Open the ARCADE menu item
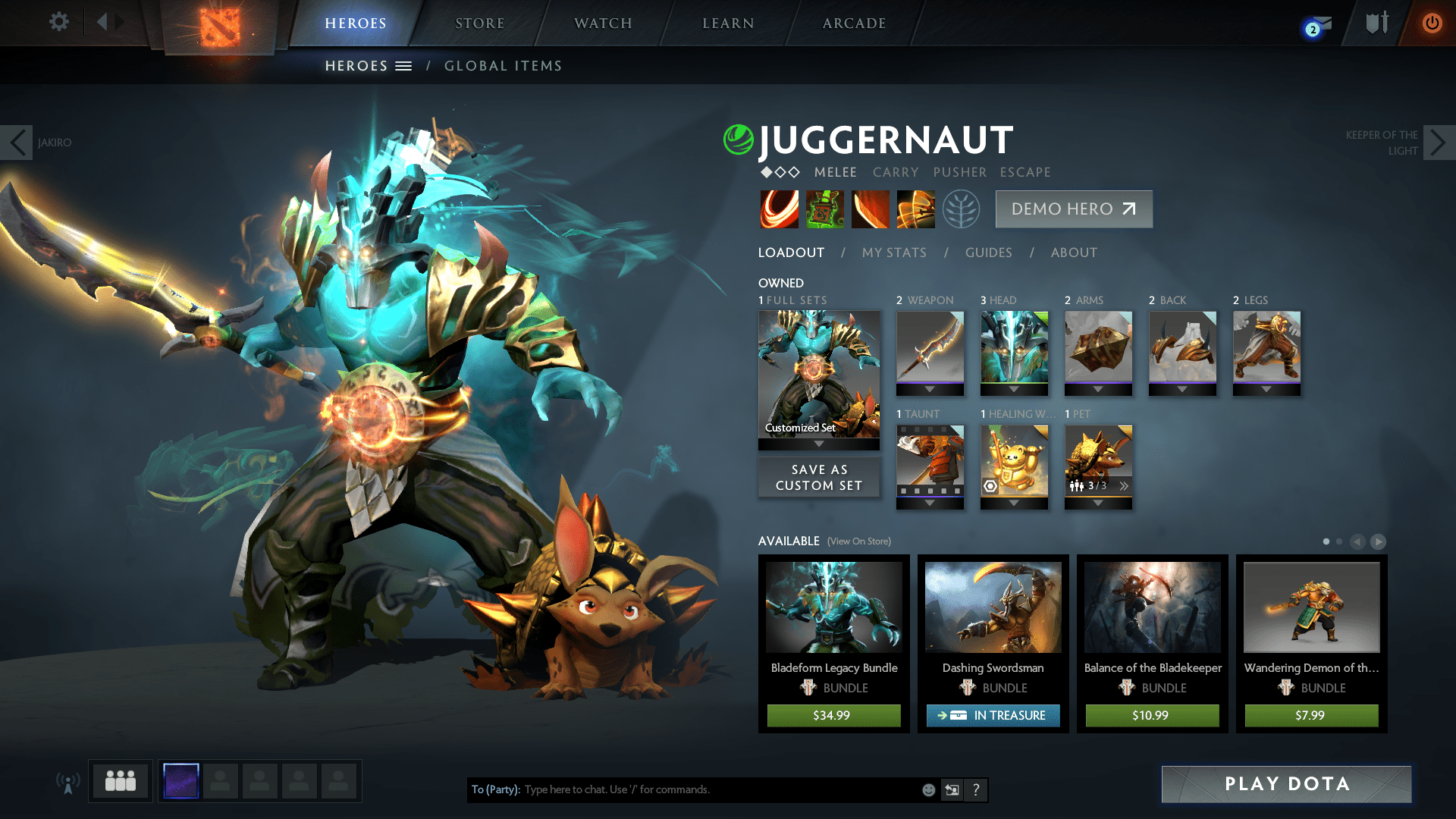The height and width of the screenshot is (819, 1456). pos(854,23)
